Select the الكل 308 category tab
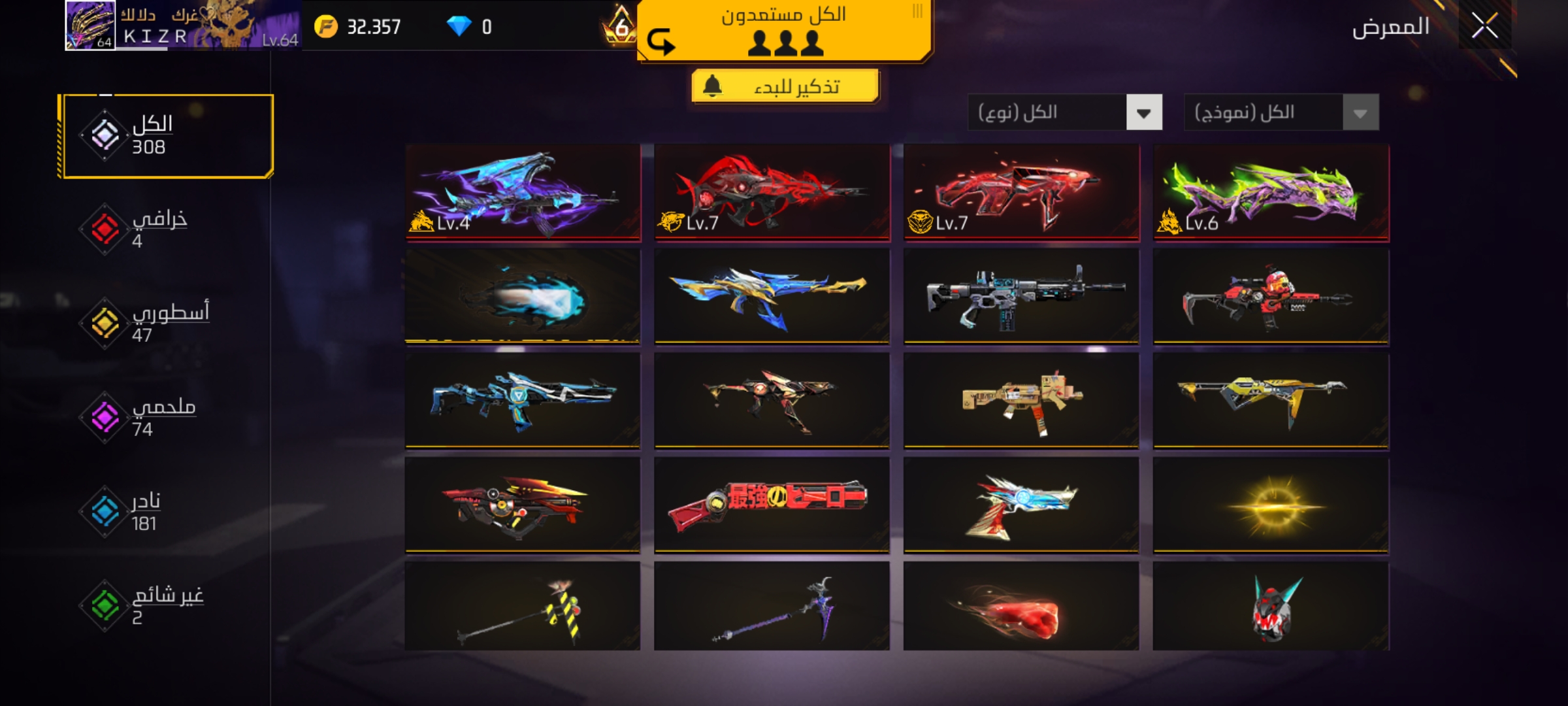 pos(166,136)
